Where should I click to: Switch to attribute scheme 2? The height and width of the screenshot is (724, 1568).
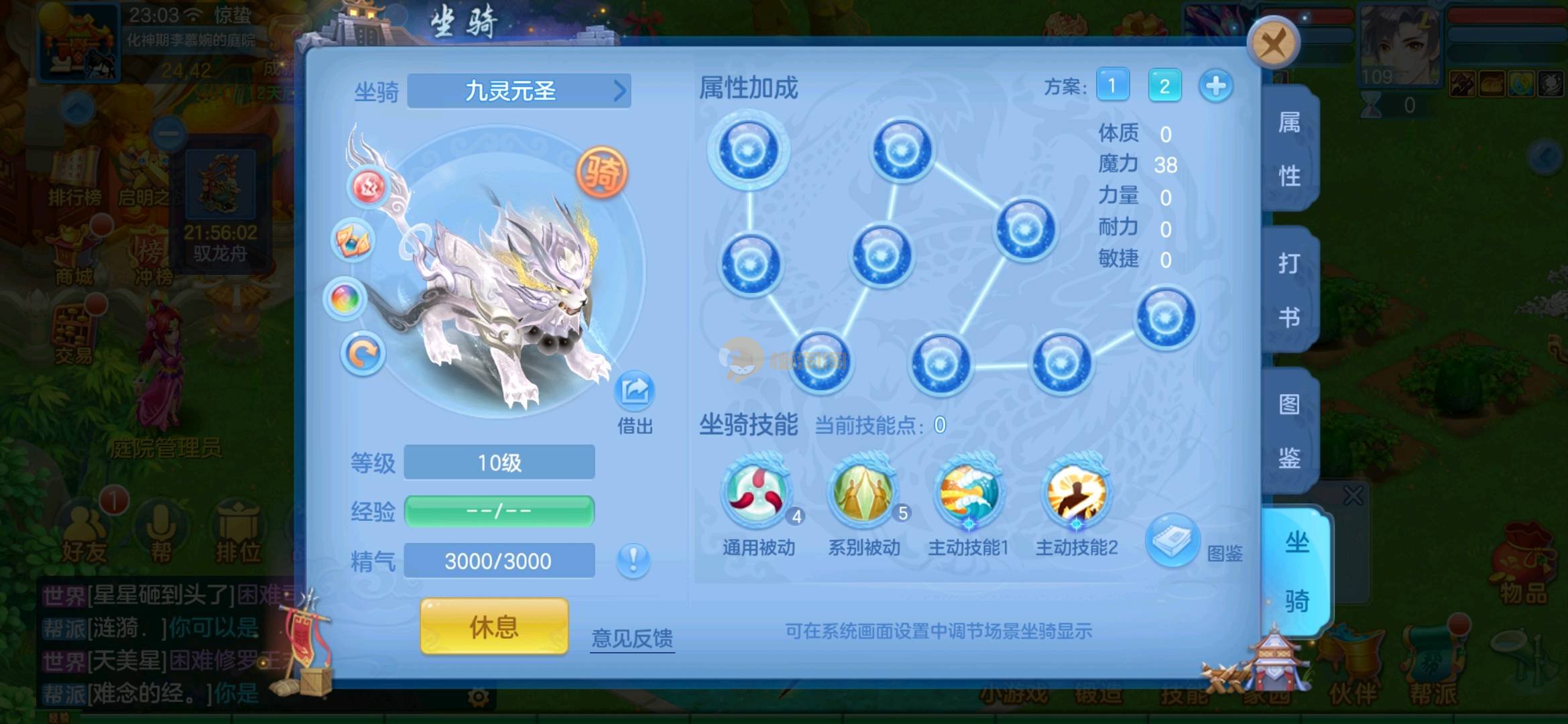[1164, 86]
